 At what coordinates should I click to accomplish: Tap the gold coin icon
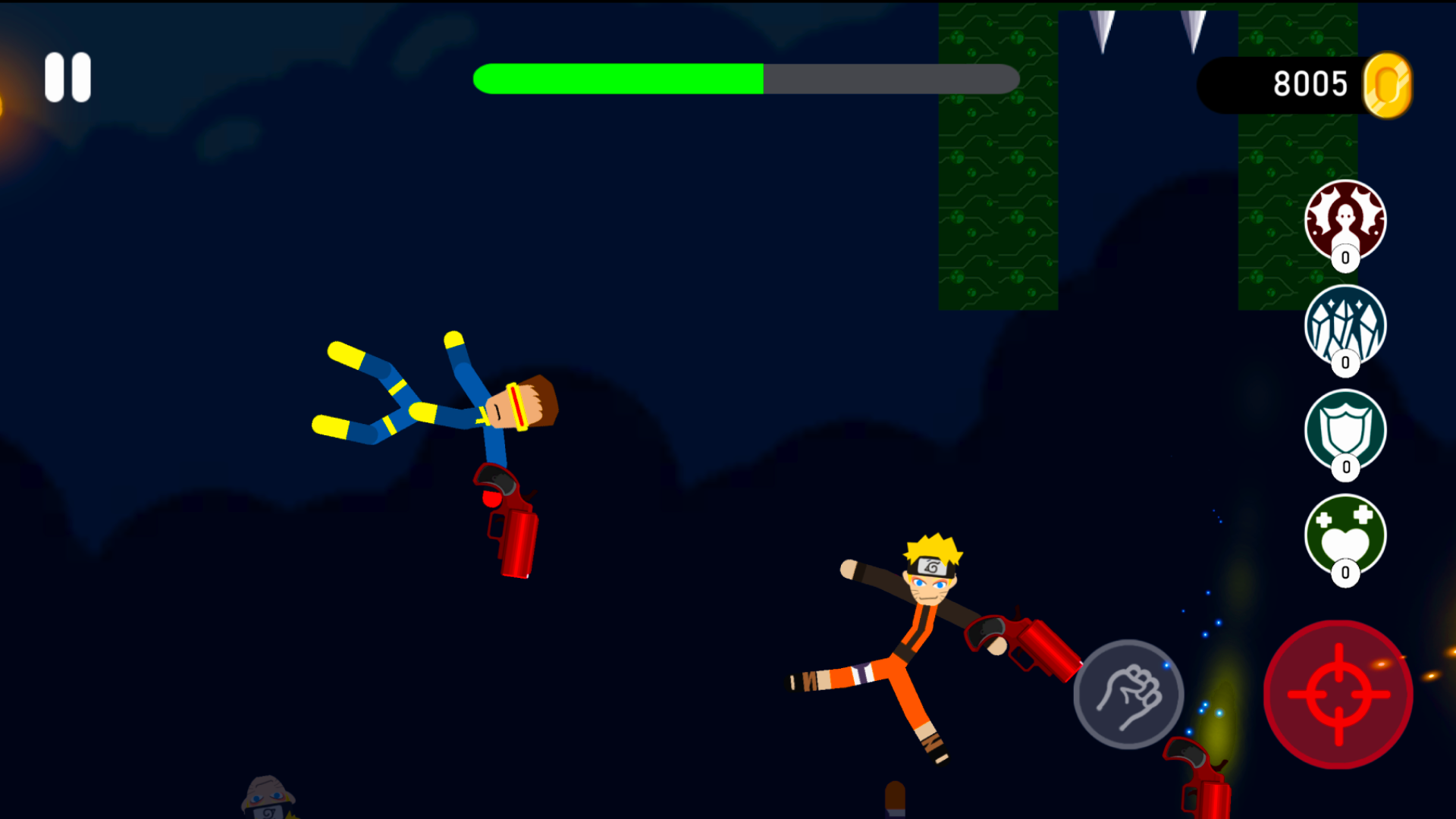(x=1388, y=83)
